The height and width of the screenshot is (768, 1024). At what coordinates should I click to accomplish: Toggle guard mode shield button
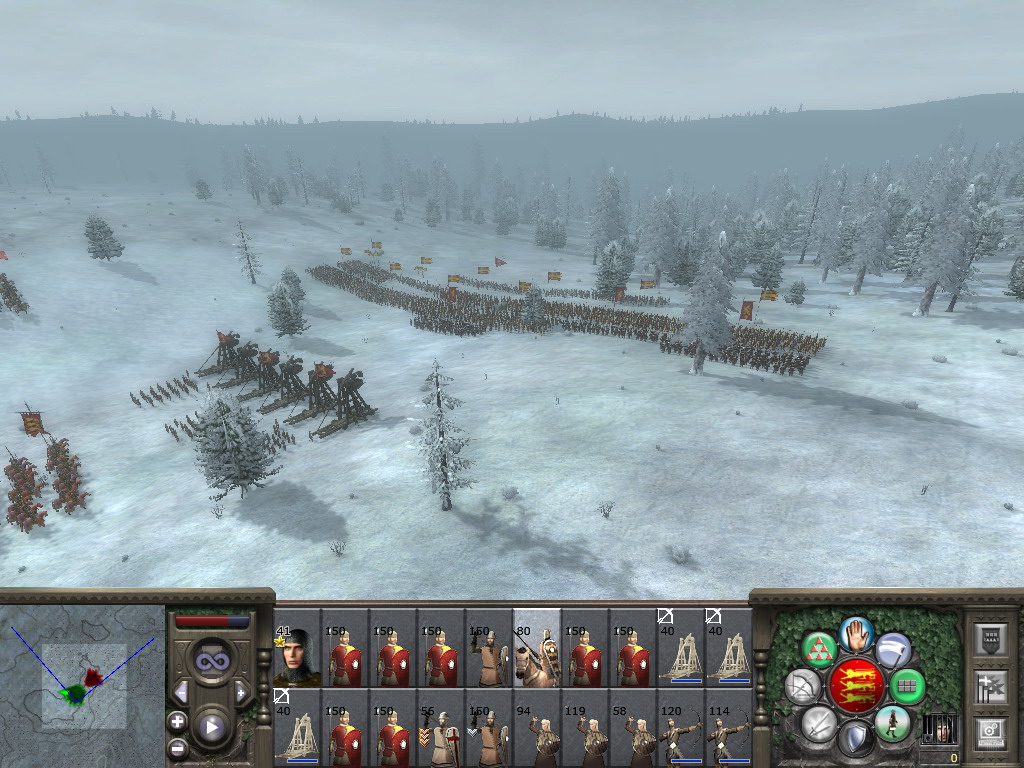(x=856, y=740)
